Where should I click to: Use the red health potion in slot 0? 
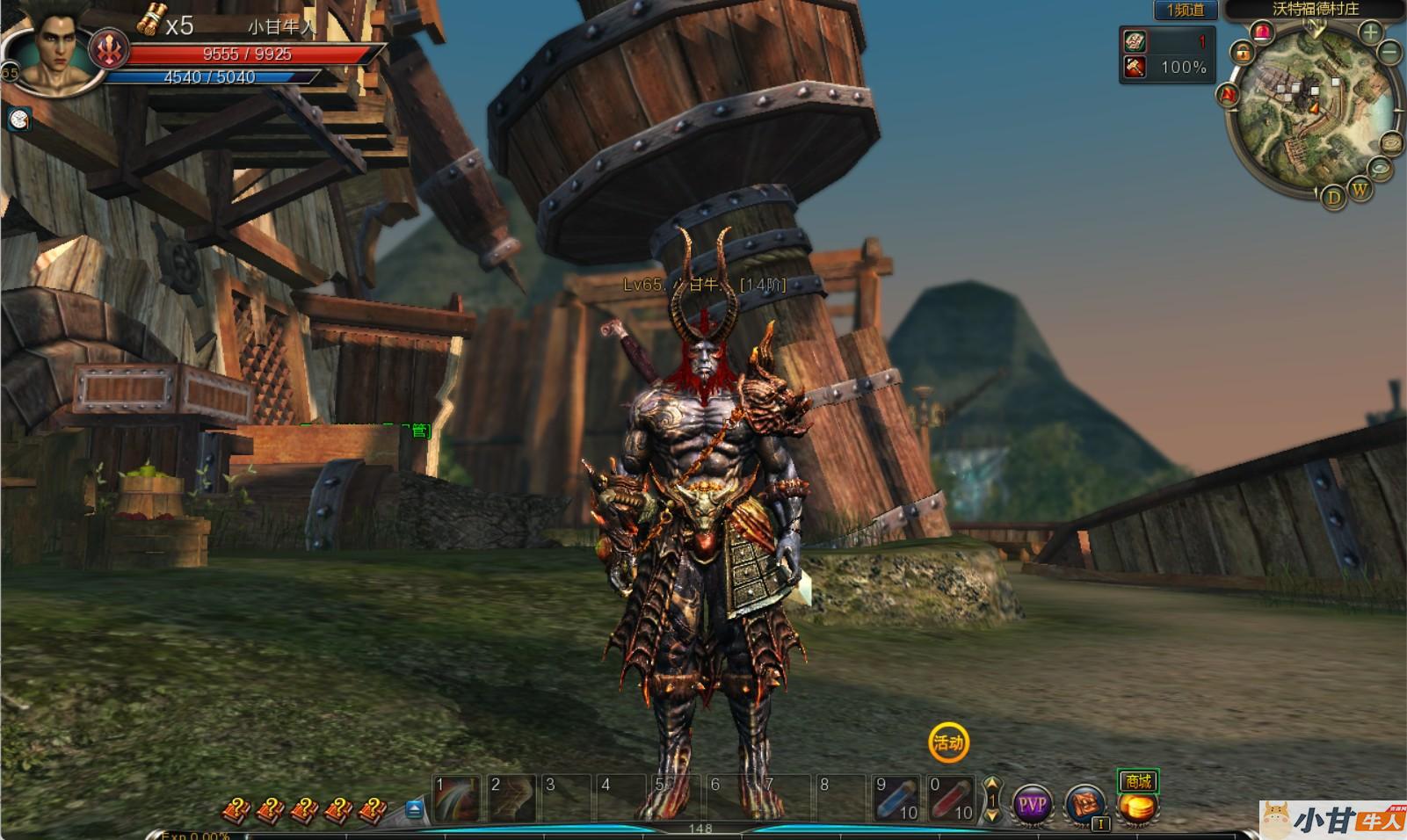point(950,799)
